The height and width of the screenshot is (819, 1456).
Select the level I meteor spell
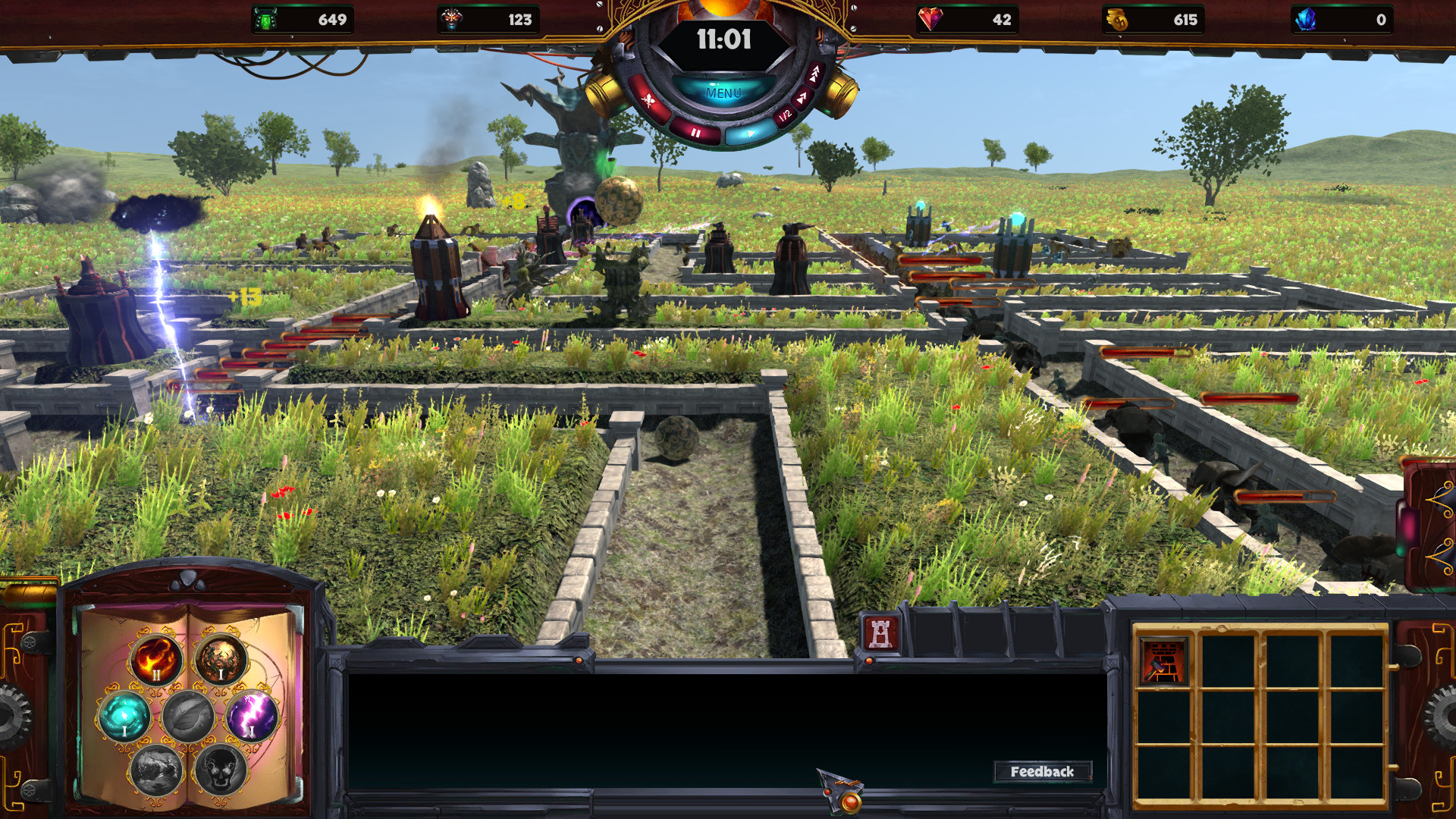(221, 658)
